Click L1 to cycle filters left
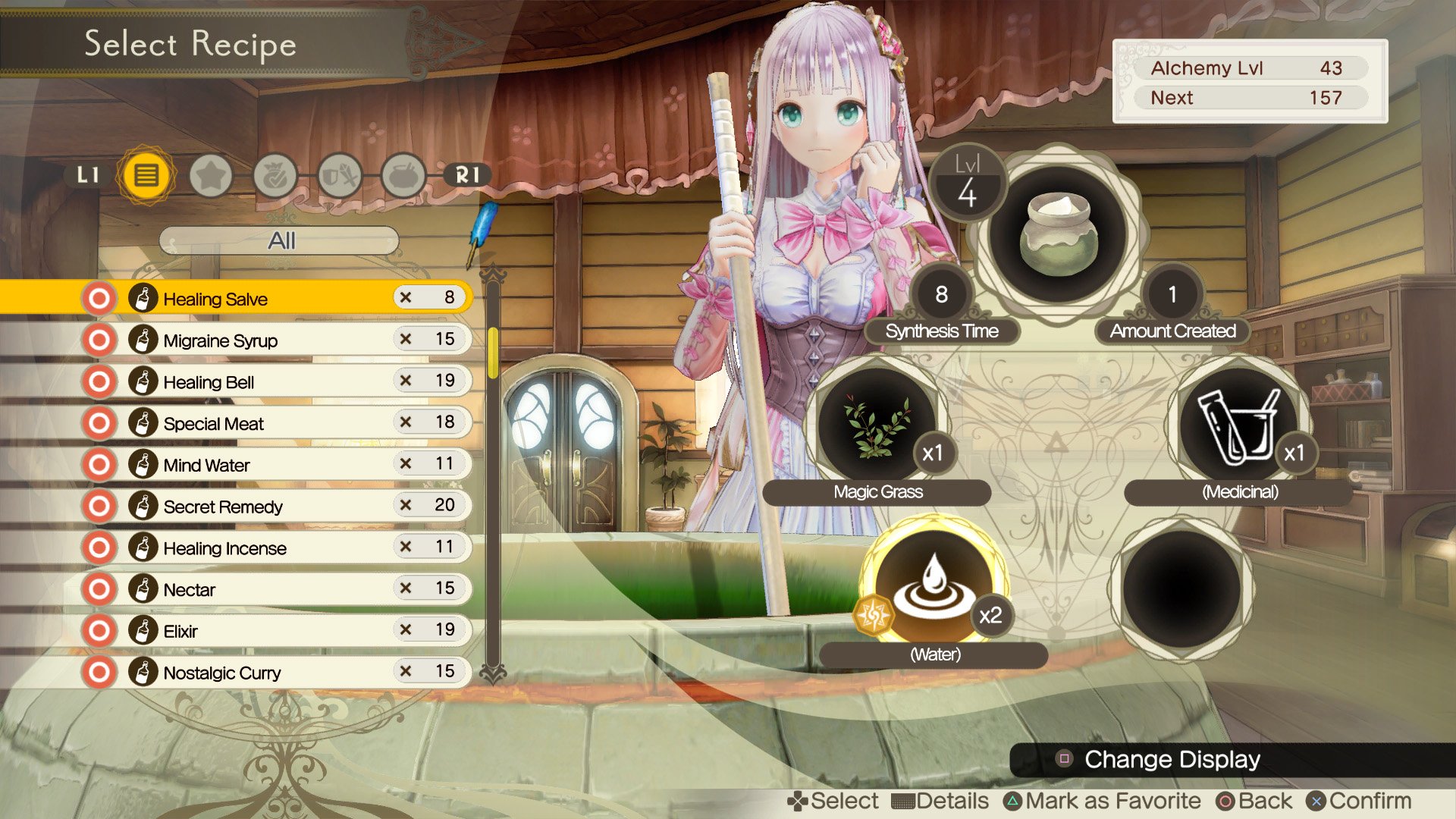 coord(89,174)
